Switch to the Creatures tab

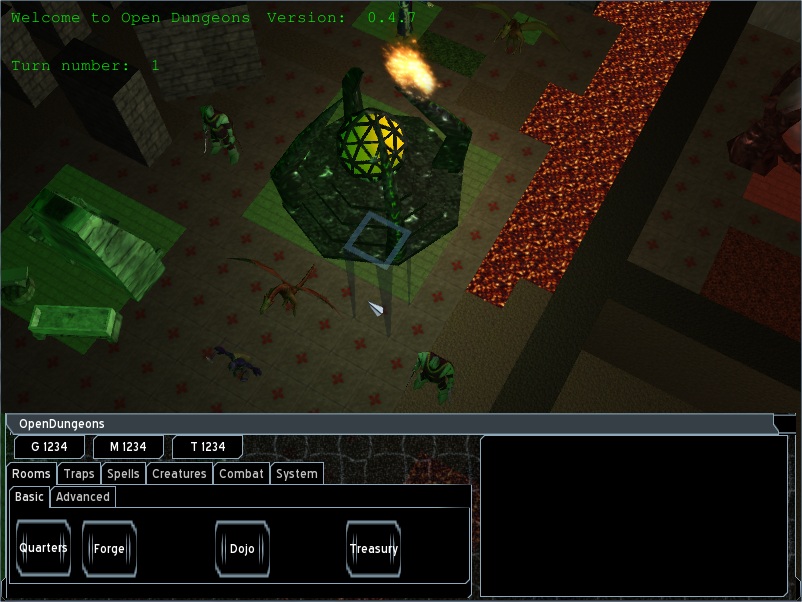(179, 474)
